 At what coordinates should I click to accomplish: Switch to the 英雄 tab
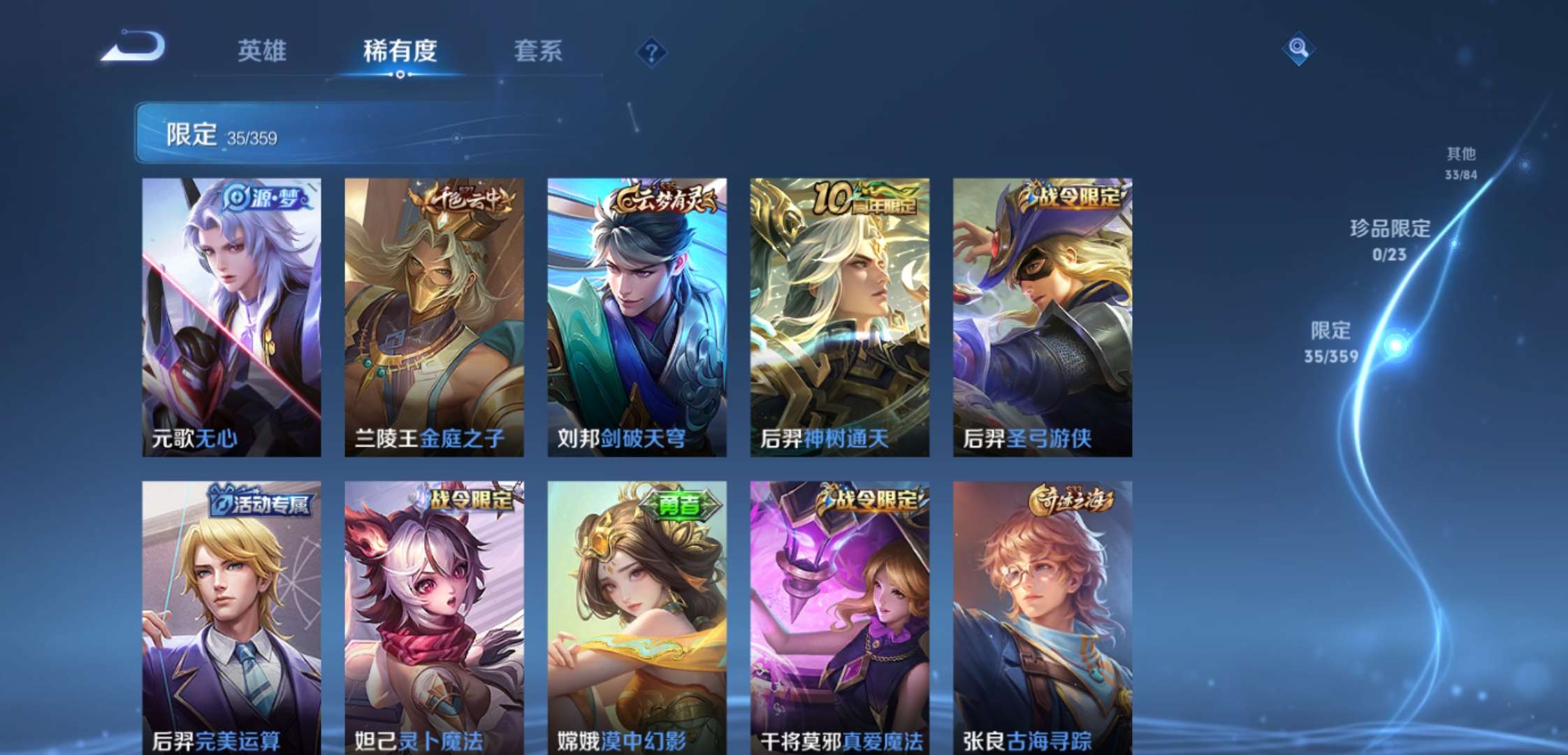pyautogui.click(x=262, y=51)
